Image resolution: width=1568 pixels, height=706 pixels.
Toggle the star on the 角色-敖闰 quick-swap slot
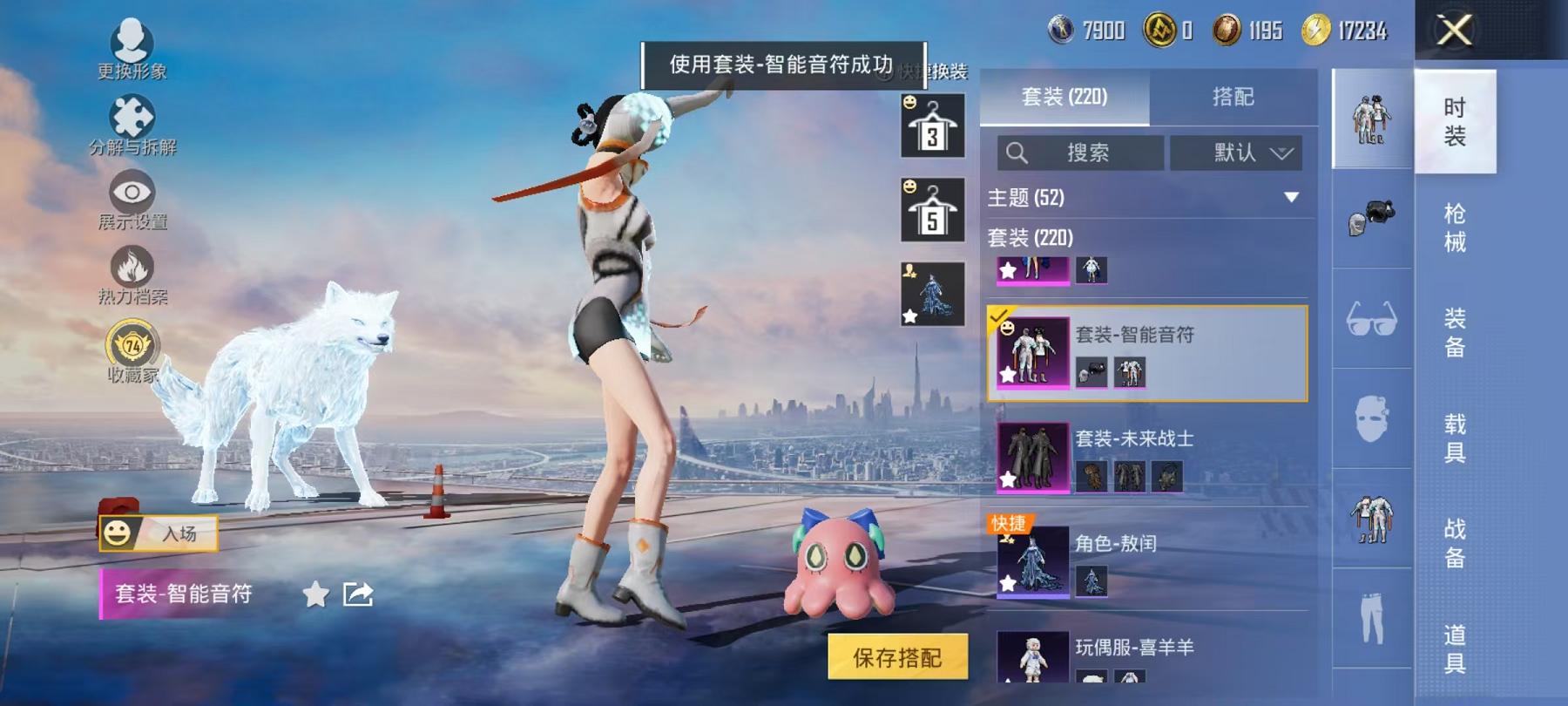[x=1006, y=582]
